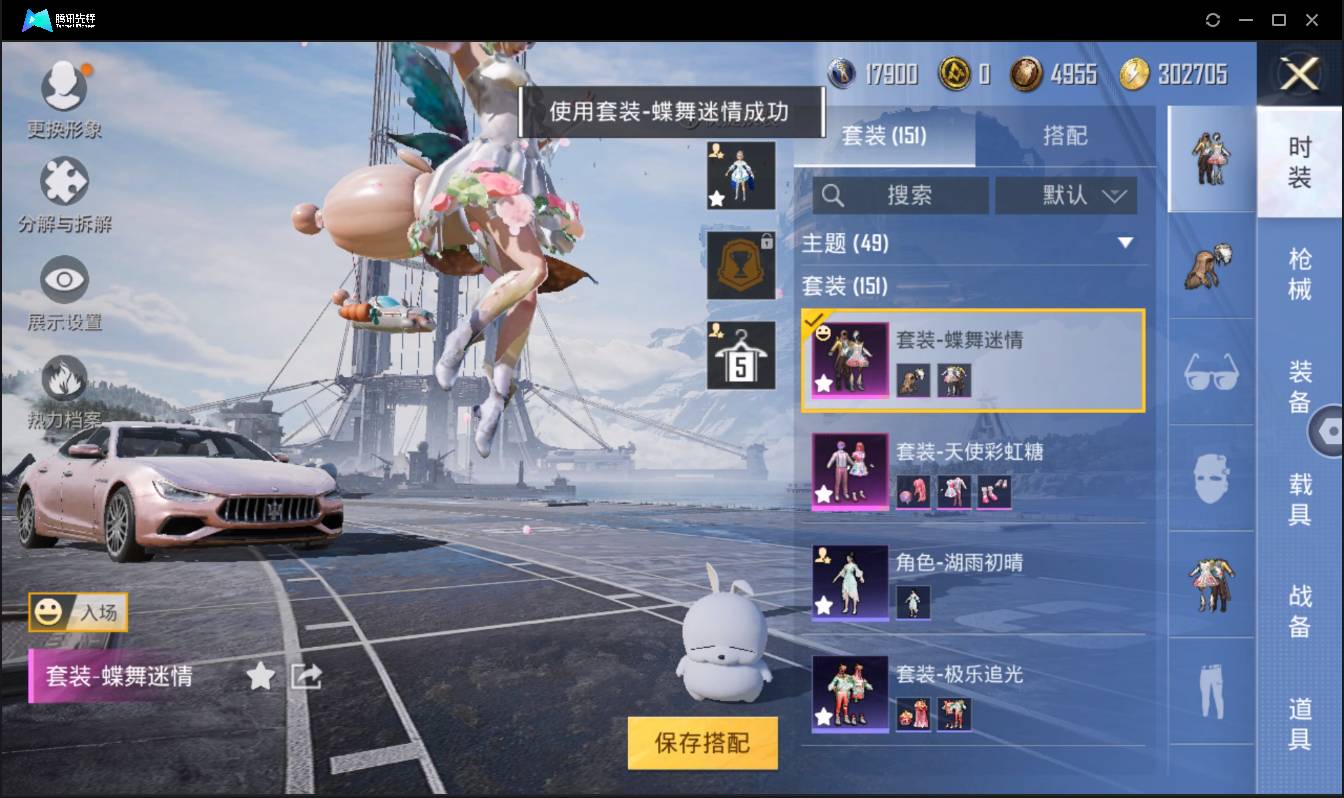Star the 套装-天使彩虹糖 outfit
The width and height of the screenshot is (1344, 798).
tap(826, 493)
